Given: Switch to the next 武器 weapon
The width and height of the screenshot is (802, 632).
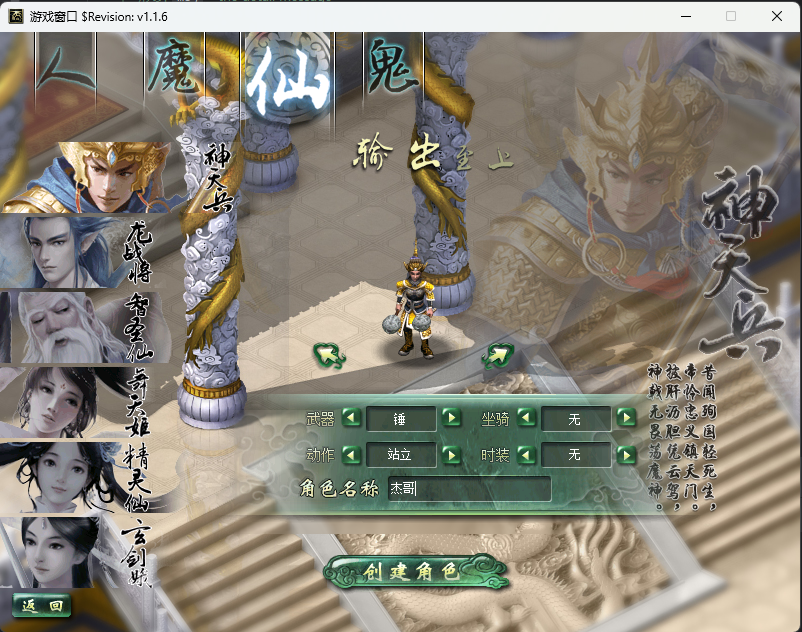Looking at the screenshot, I should (x=451, y=418).
